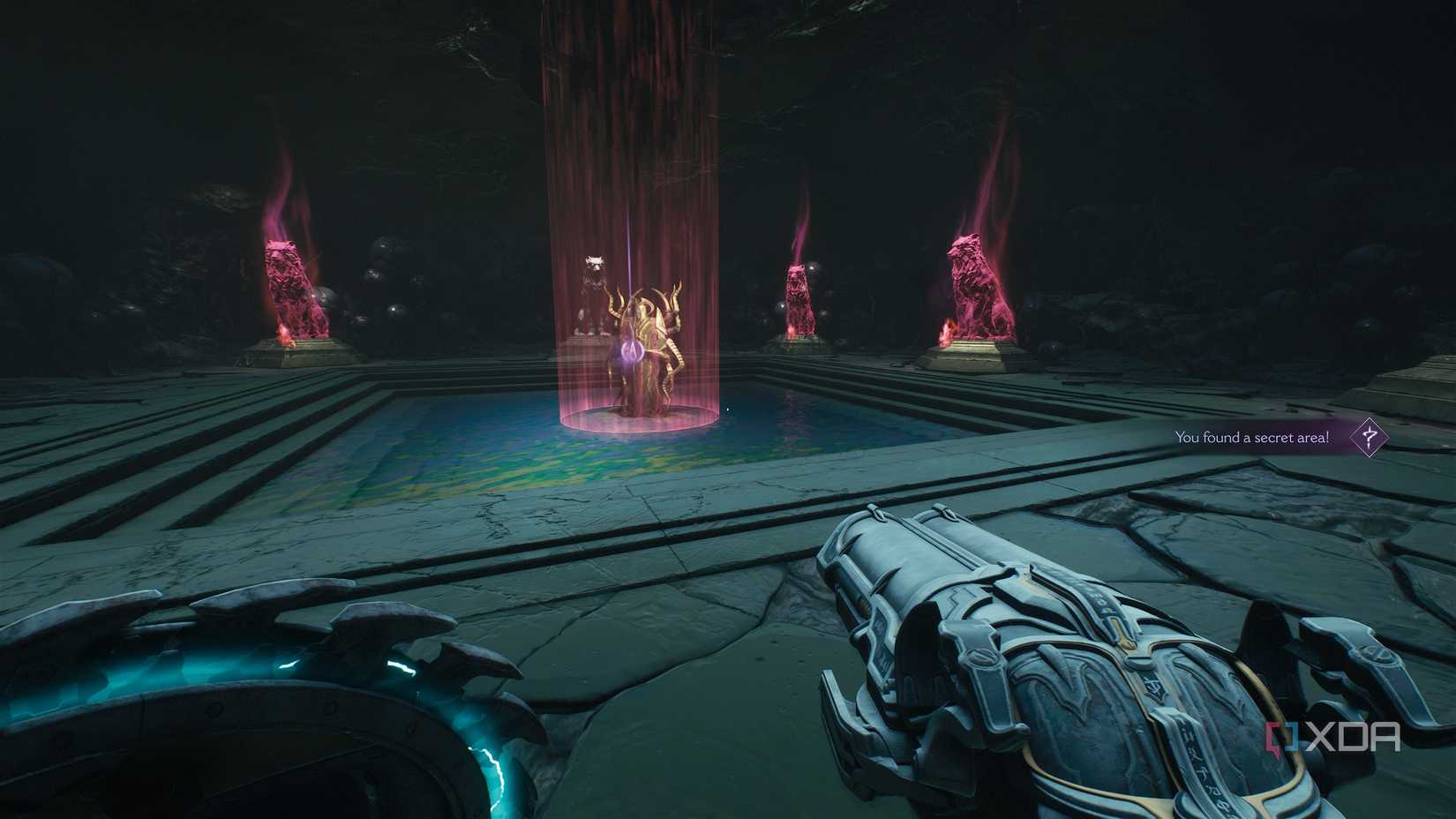
Task: Click the small white crosshair dot
Action: pyautogui.click(x=728, y=408)
